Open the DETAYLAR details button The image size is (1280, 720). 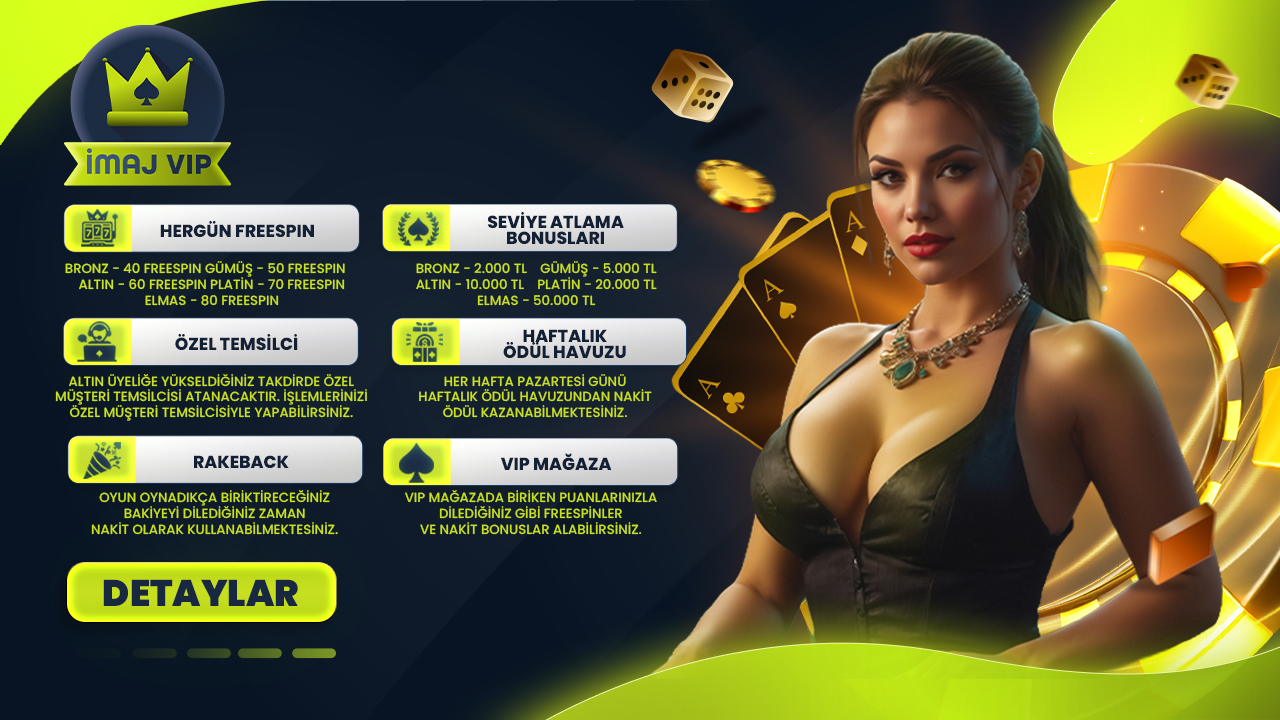click(x=201, y=592)
